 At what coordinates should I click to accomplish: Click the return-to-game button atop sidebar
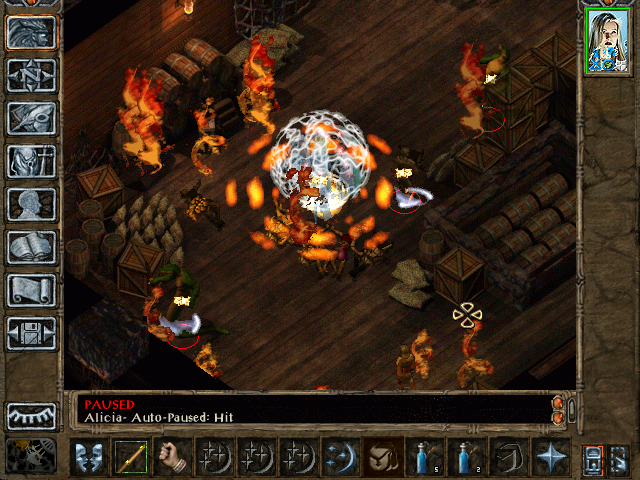[x=31, y=32]
